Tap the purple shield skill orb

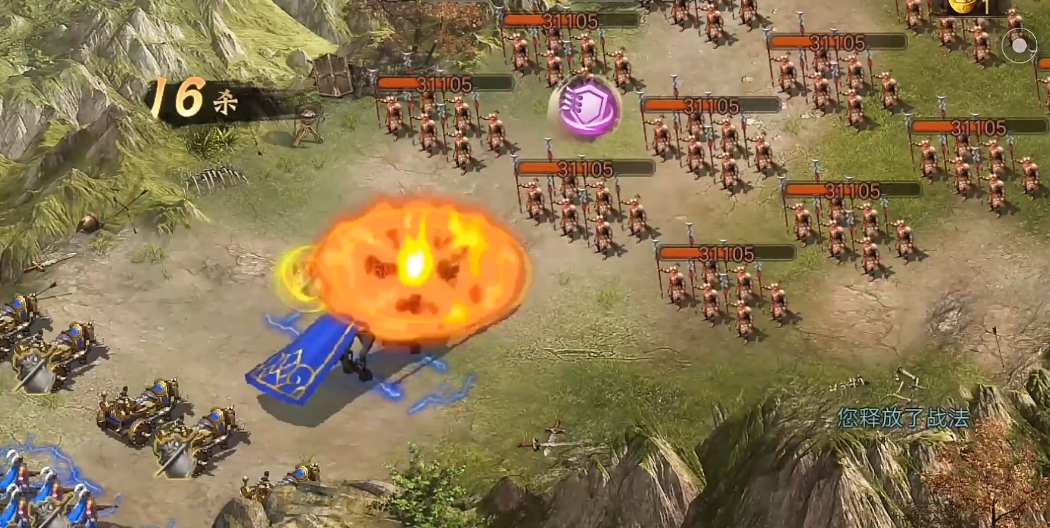pyautogui.click(x=584, y=105)
